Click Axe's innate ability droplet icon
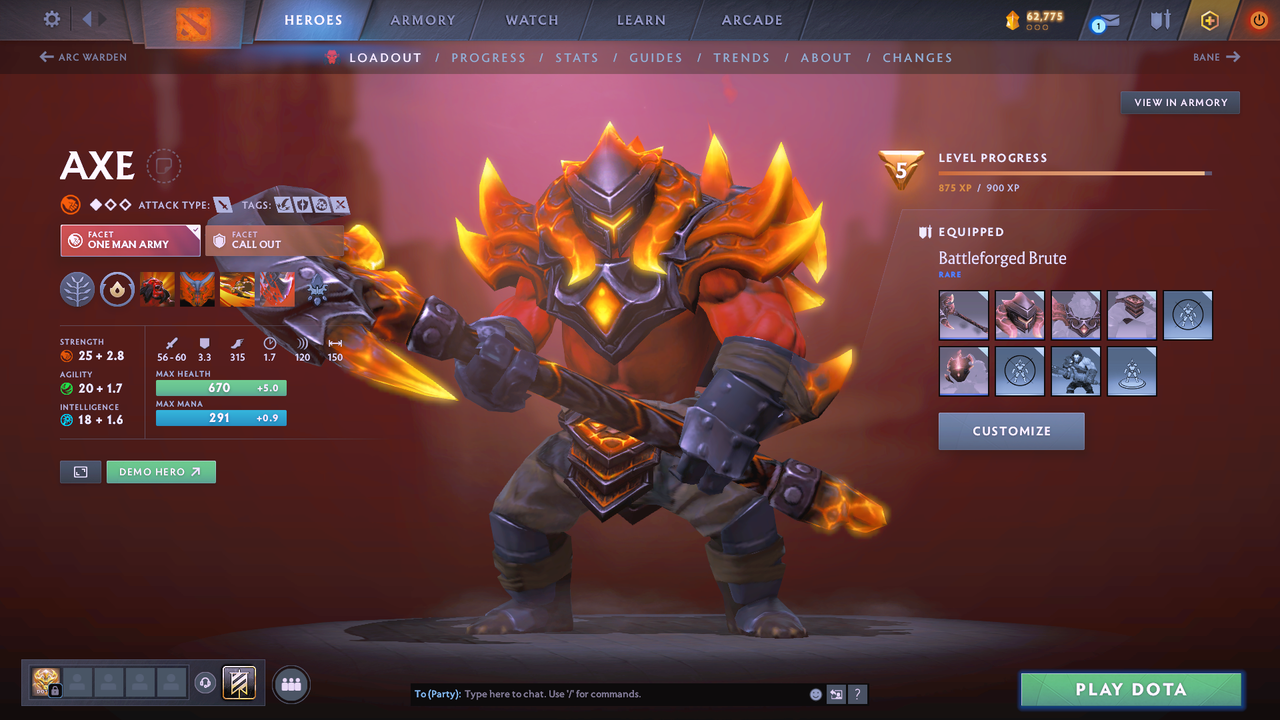The image size is (1280, 720). (118, 290)
